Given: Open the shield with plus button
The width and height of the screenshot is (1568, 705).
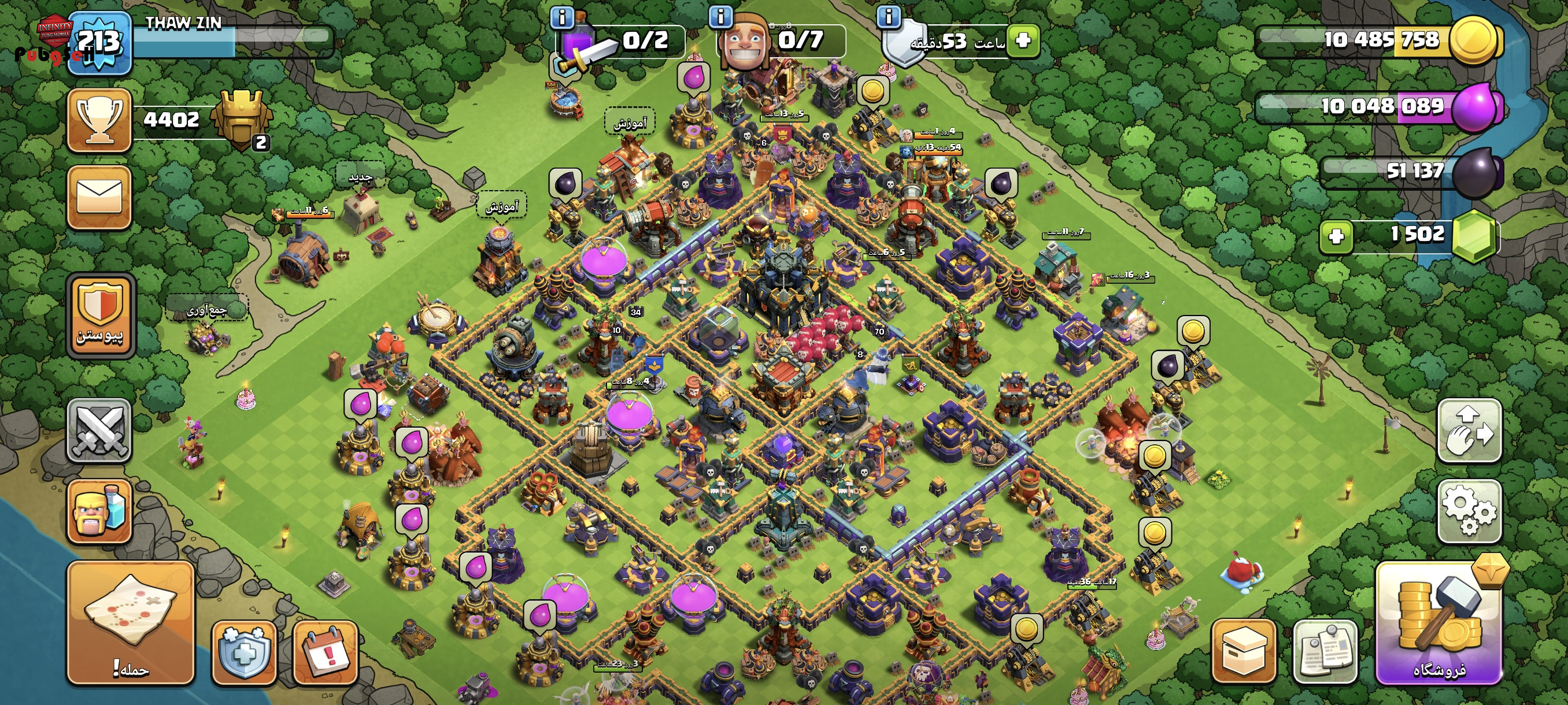Looking at the screenshot, I should (x=244, y=652).
